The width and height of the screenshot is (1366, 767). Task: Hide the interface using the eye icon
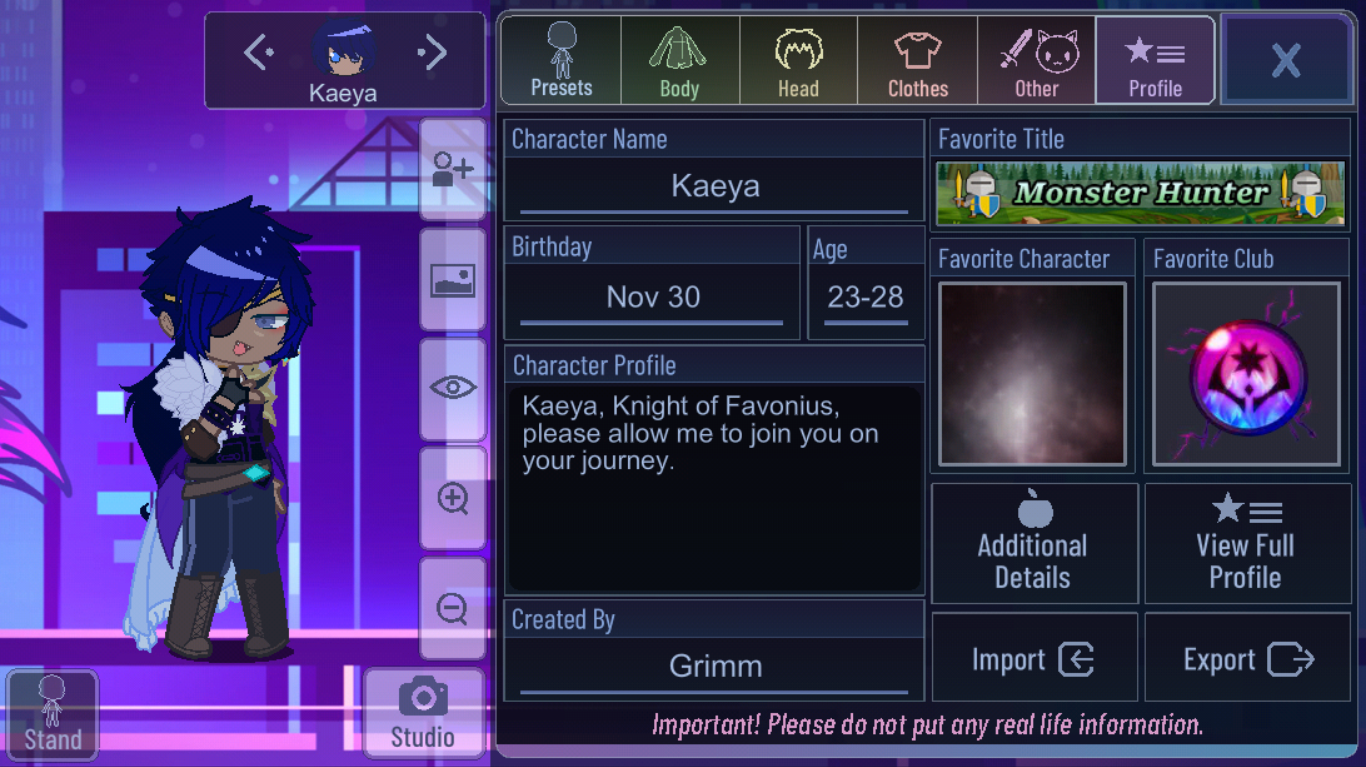453,390
